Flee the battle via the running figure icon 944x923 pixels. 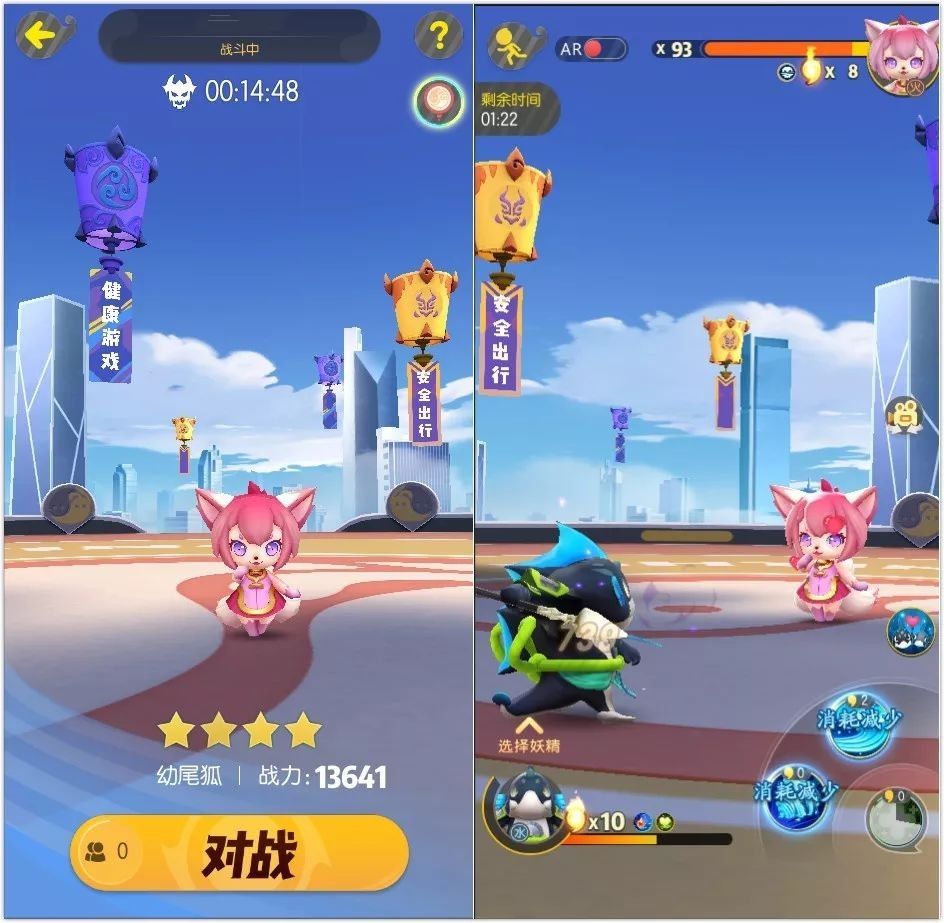coord(512,47)
